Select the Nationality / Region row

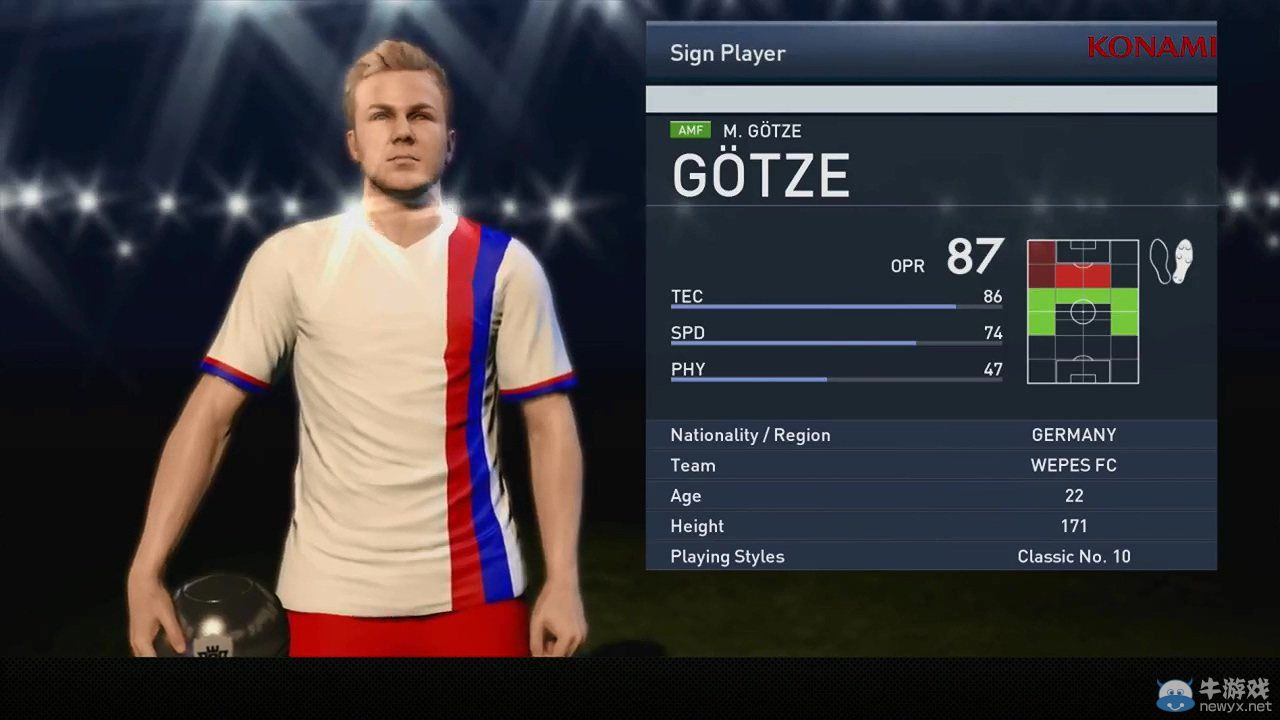[930, 435]
